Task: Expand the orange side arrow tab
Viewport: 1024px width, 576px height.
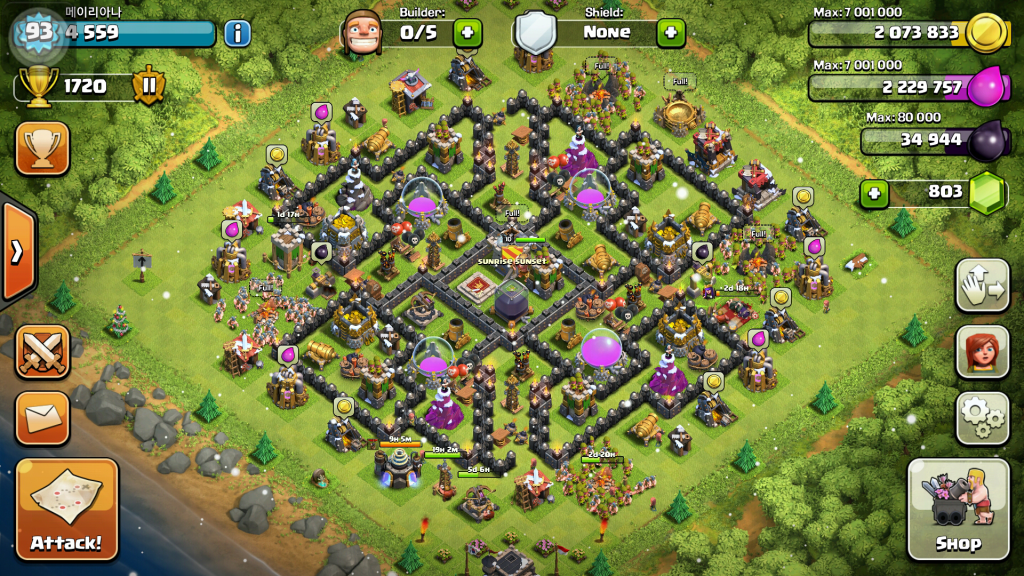Action: click(x=17, y=251)
